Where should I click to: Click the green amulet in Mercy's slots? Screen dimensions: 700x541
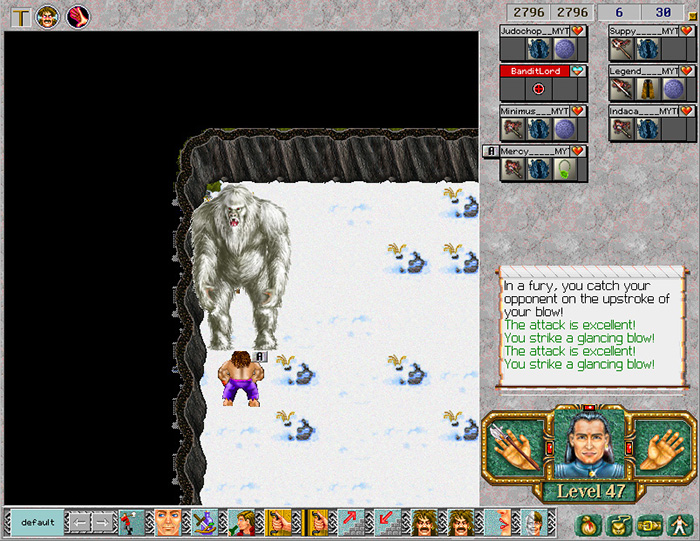tap(563, 169)
